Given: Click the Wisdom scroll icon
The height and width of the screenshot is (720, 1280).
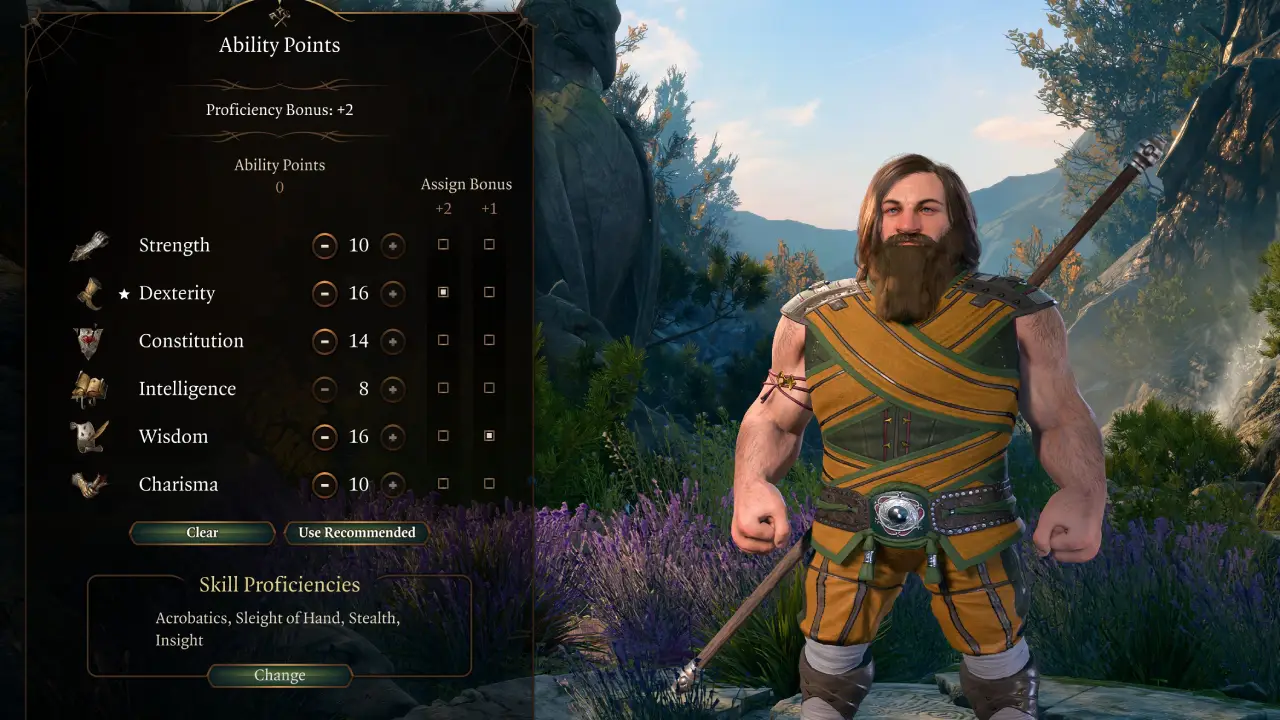Looking at the screenshot, I should (x=89, y=435).
